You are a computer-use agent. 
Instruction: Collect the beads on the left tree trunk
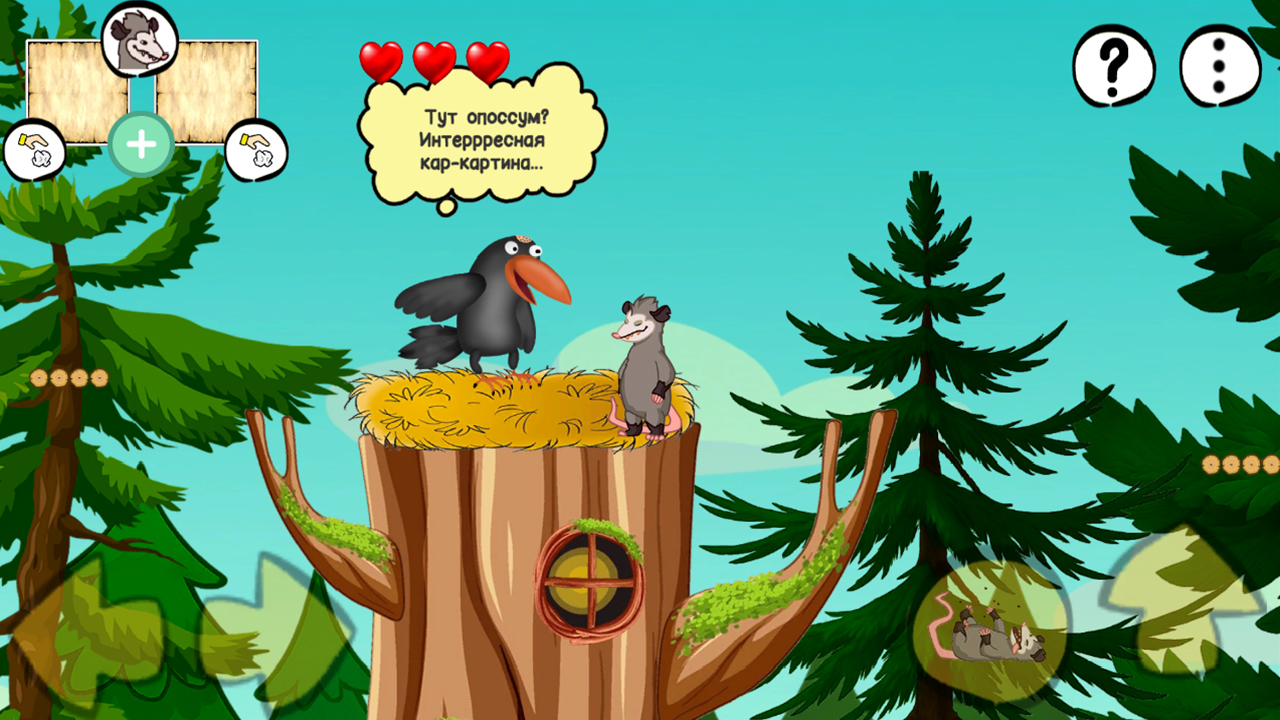click(x=68, y=375)
